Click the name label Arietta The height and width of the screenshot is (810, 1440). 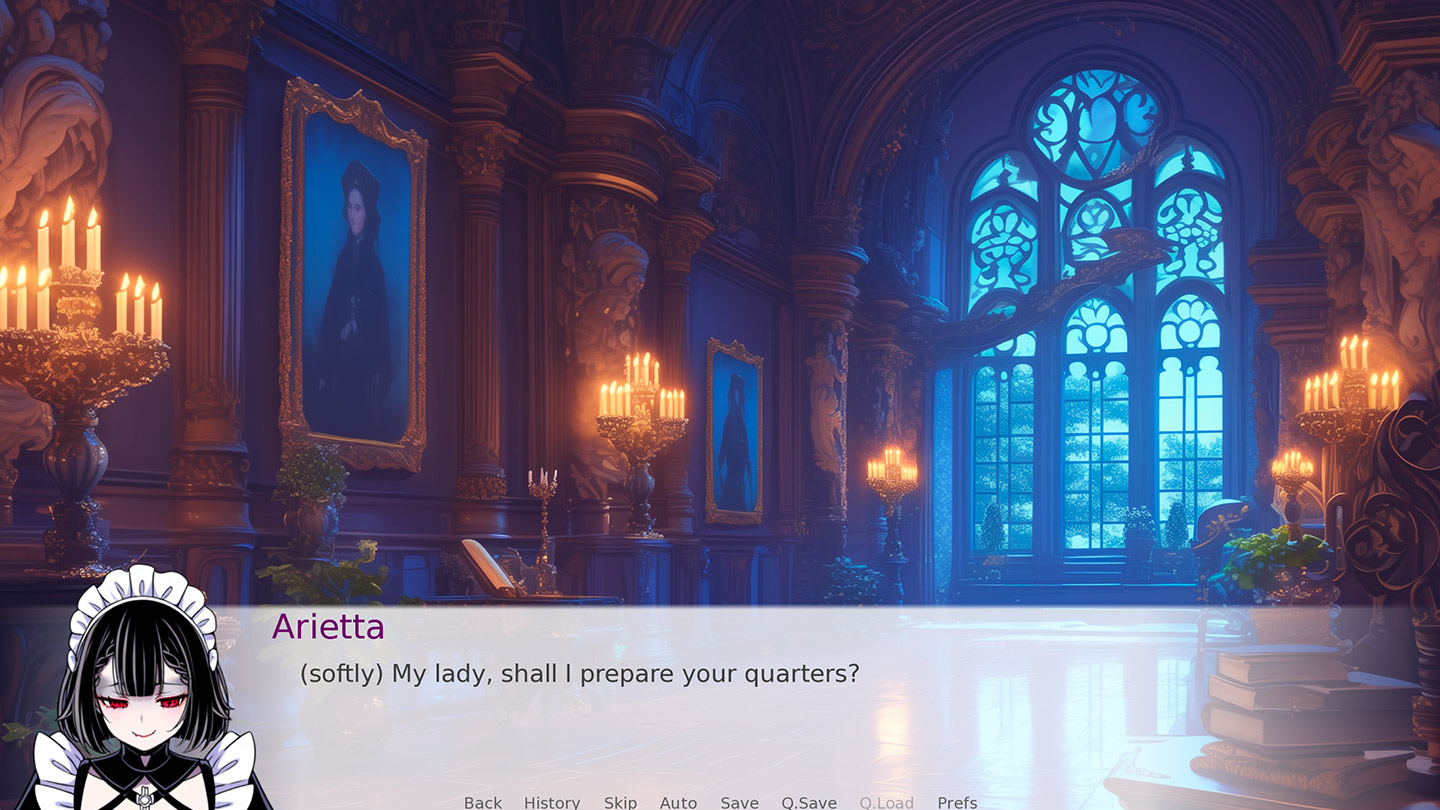pyautogui.click(x=330, y=627)
